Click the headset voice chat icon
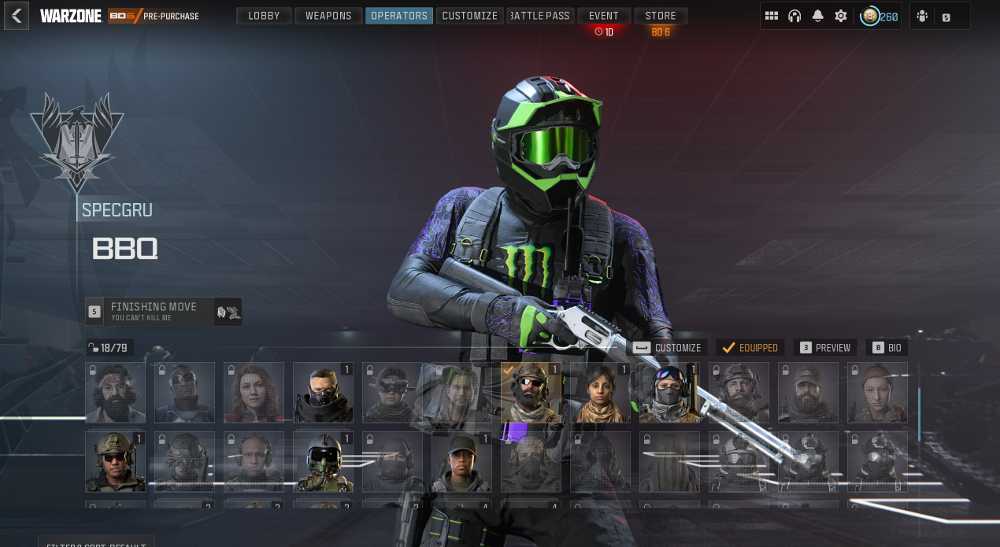Image resolution: width=1000 pixels, height=547 pixels. point(795,16)
